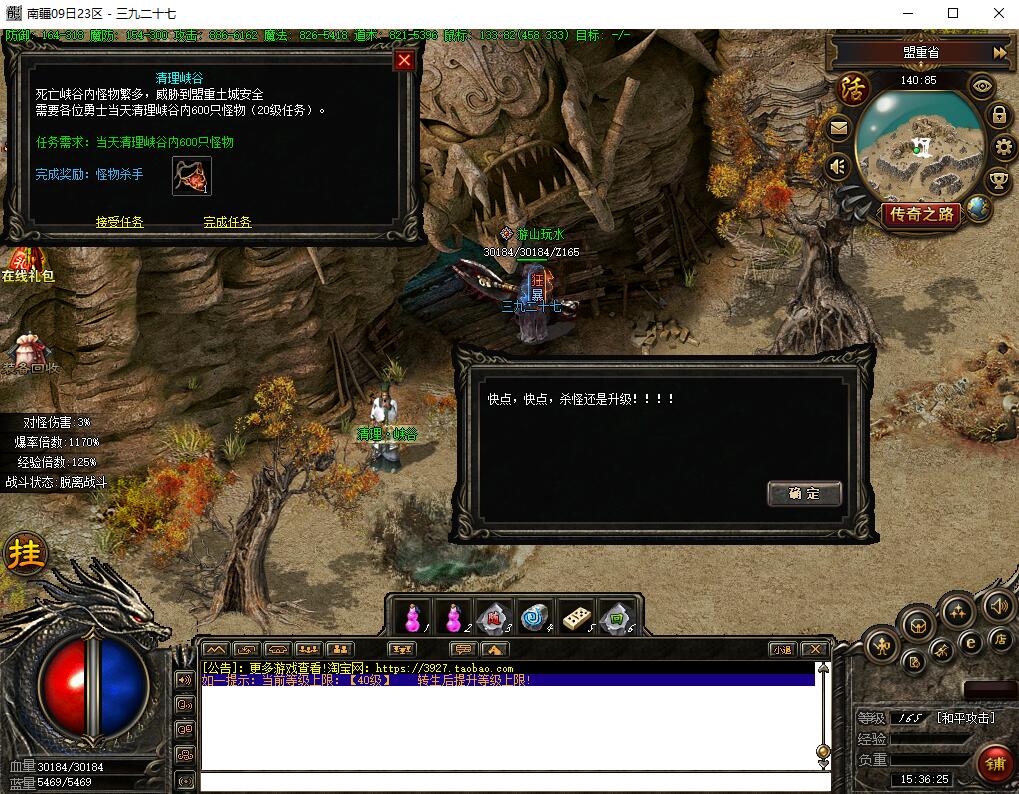Open the mail envelope icon
Image resolution: width=1019 pixels, height=794 pixels.
839,128
